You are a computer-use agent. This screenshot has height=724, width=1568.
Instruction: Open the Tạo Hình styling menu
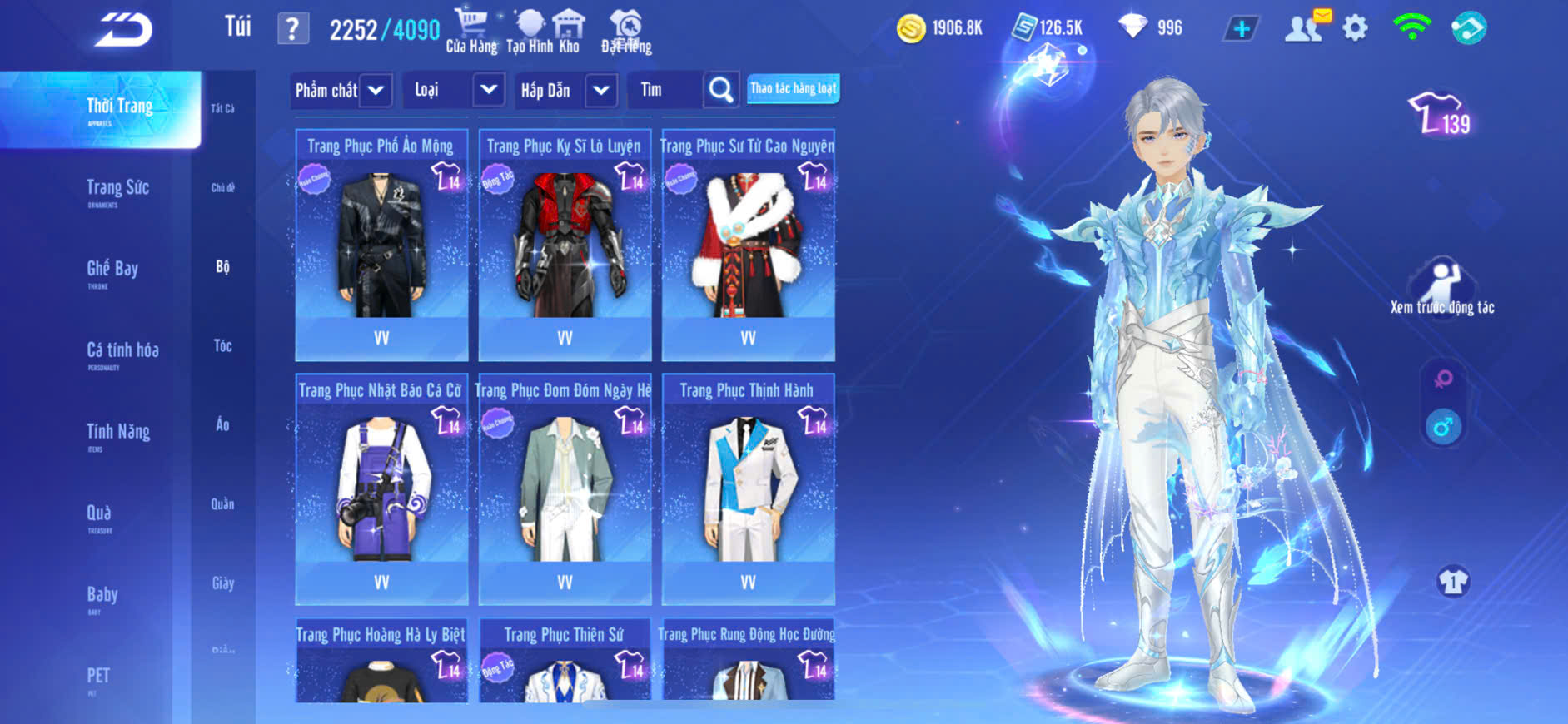click(x=529, y=31)
